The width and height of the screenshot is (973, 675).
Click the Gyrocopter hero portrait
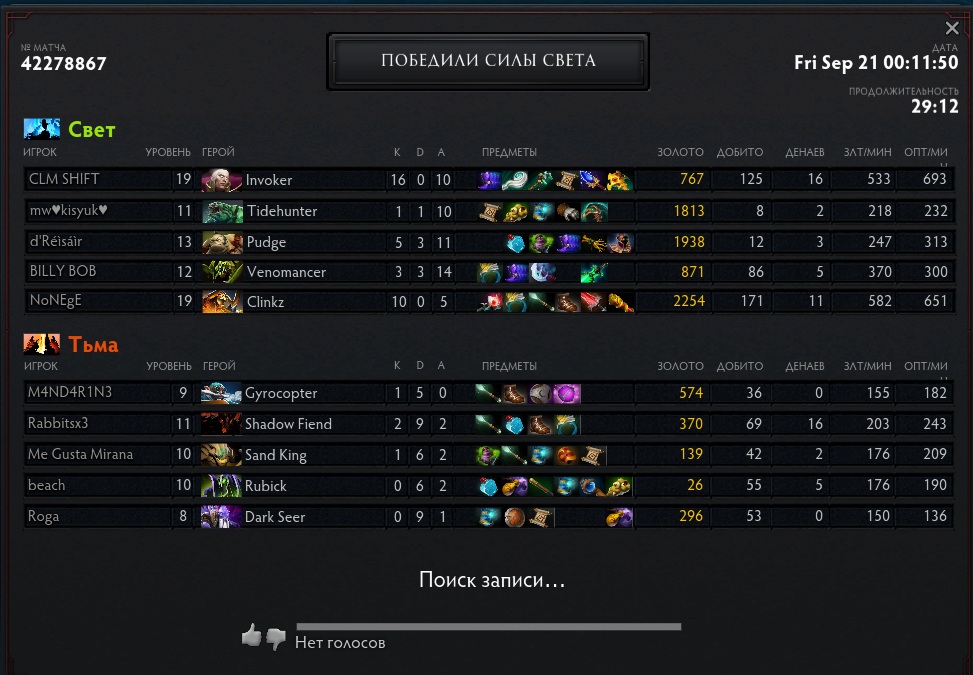[221, 393]
